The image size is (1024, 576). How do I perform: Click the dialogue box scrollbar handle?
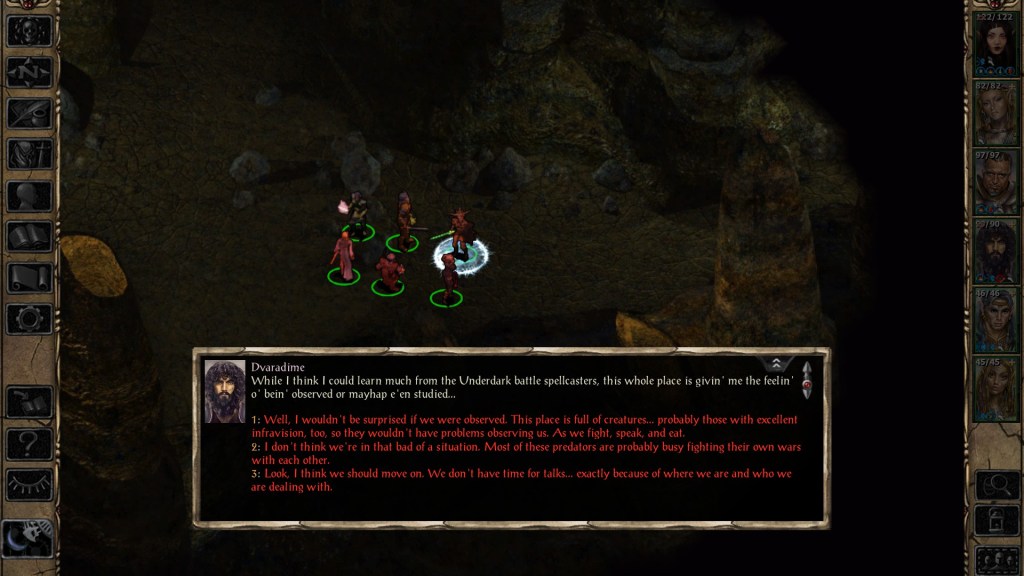[806, 381]
